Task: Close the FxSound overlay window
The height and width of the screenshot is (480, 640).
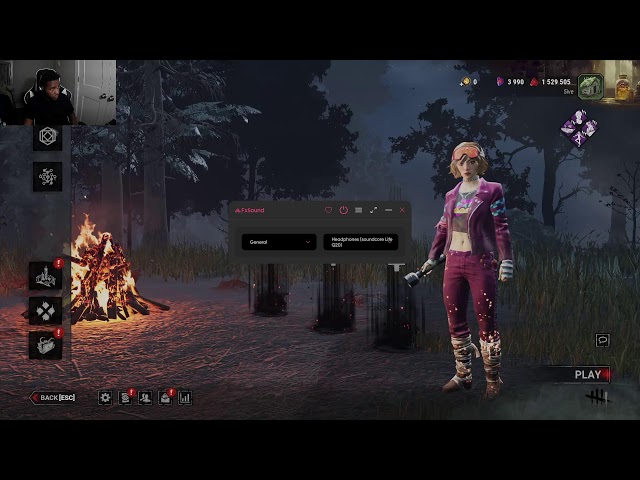Action: (403, 210)
